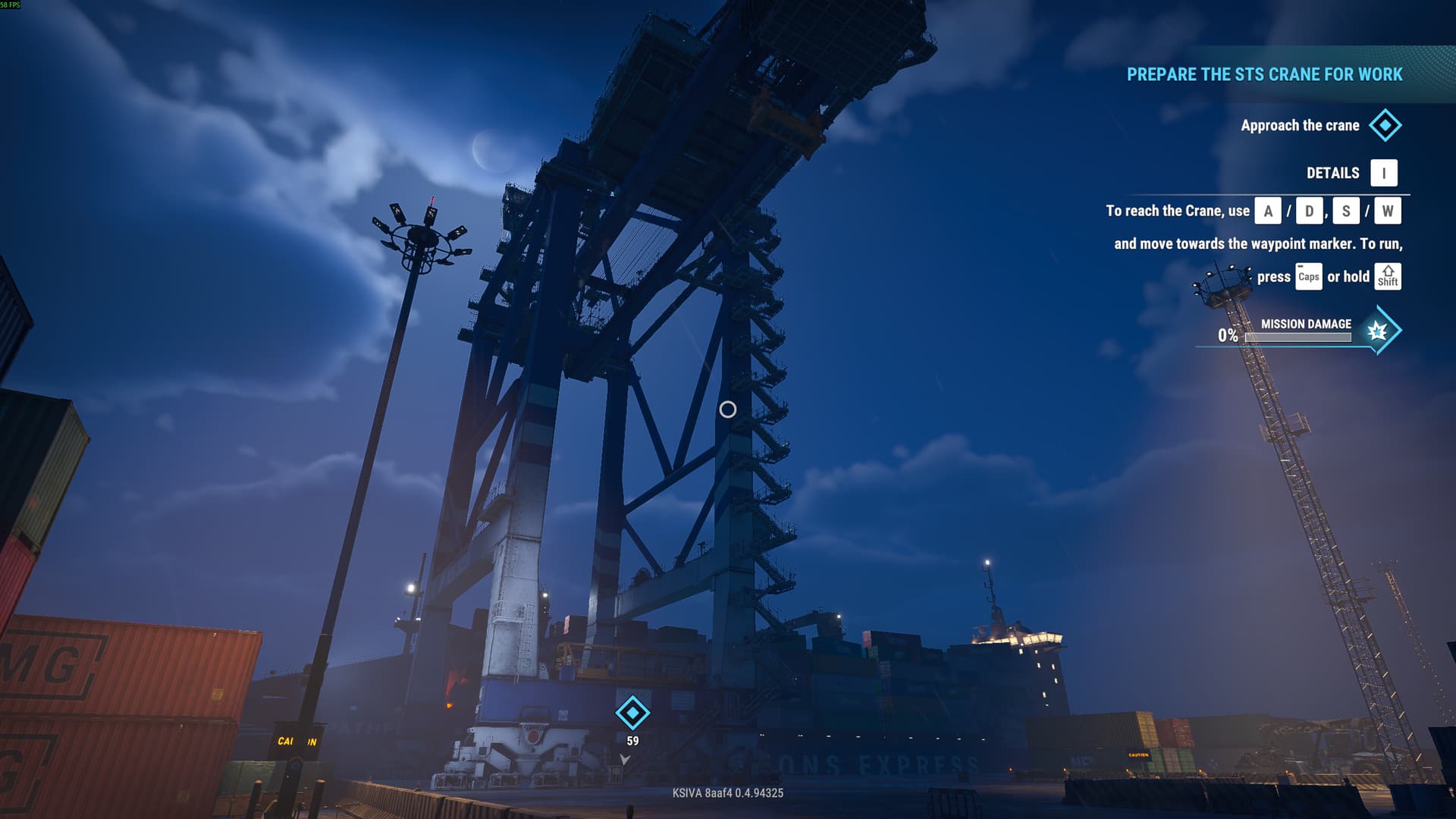Click the Mission Damage burst icon
The height and width of the screenshot is (819, 1456).
1377,331
